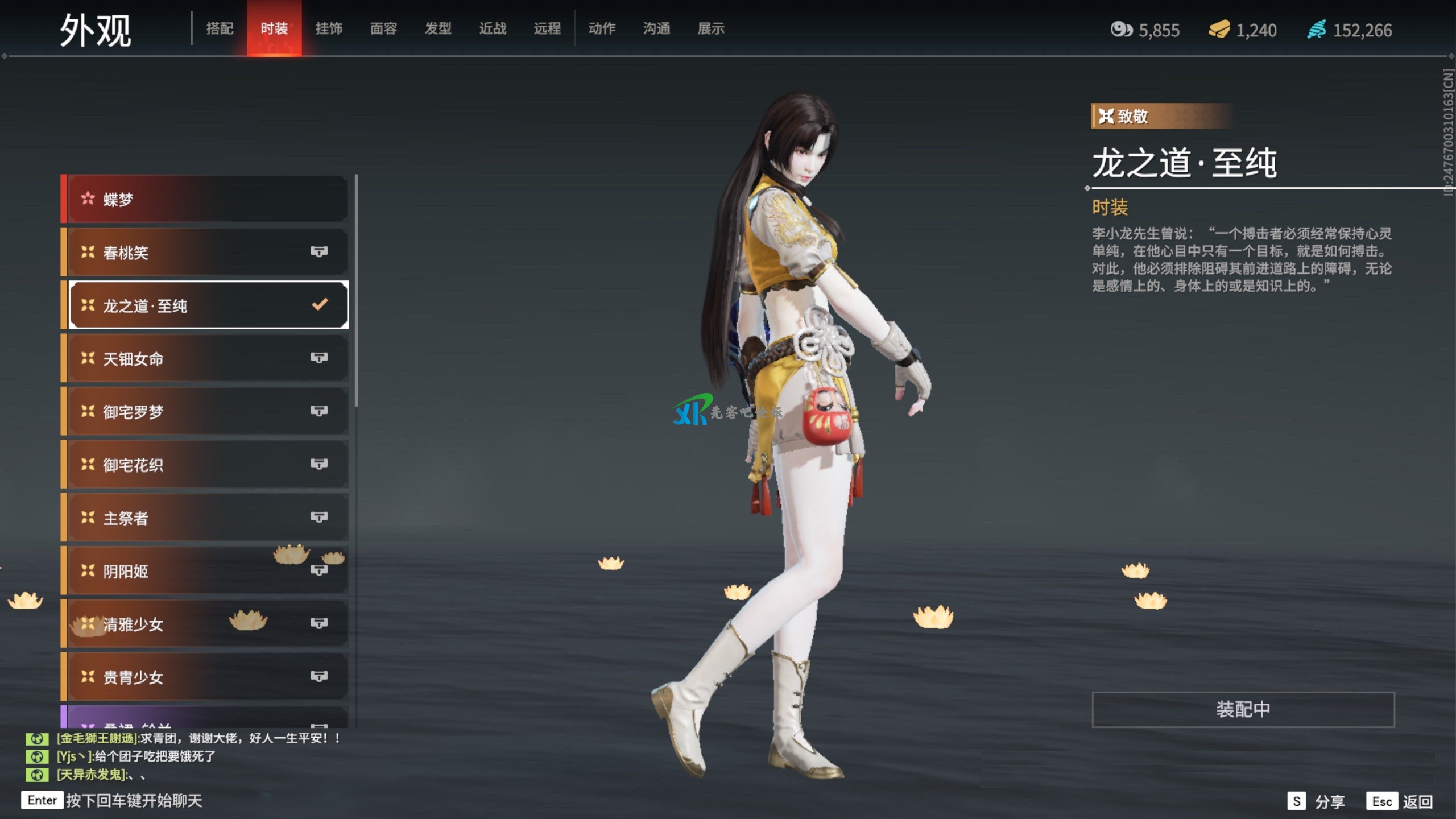The image size is (1456, 819).
Task: Open the 展示 display tab
Action: 711,28
